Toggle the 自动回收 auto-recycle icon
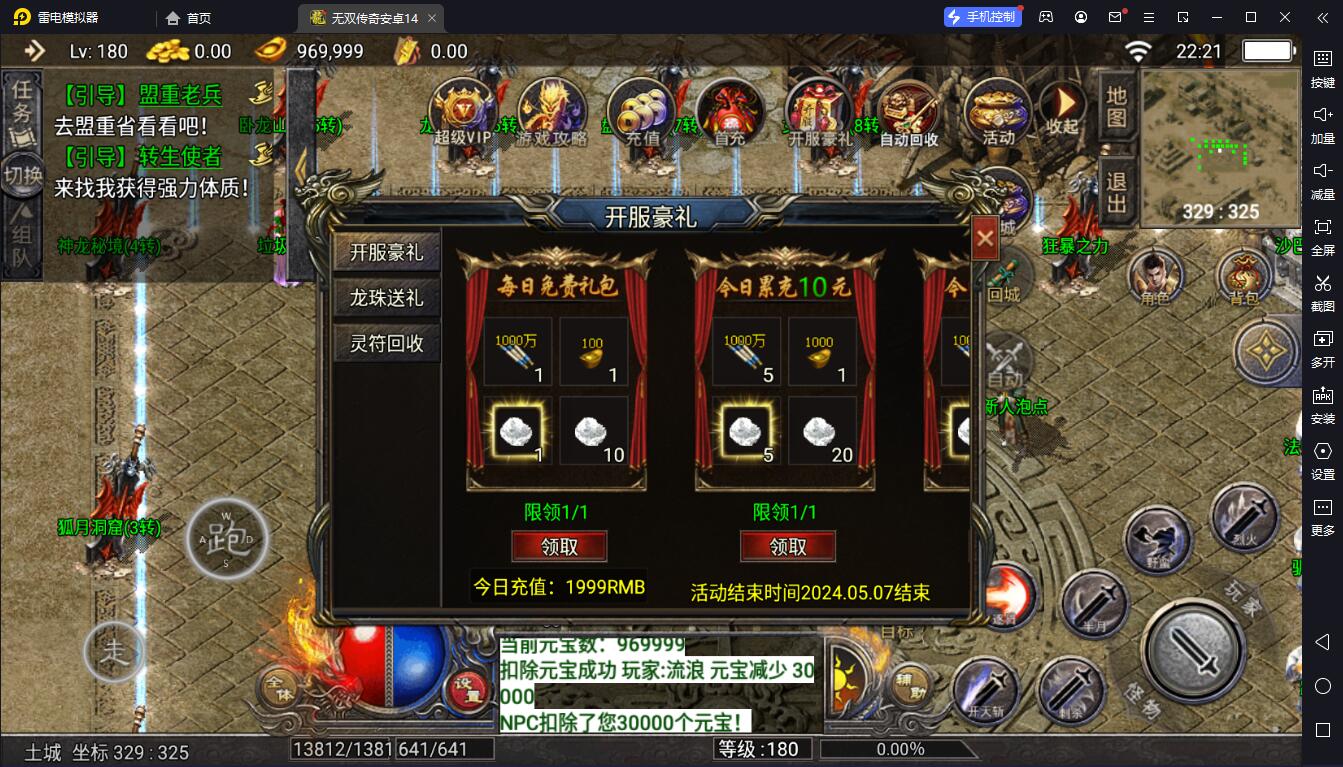The image size is (1343, 767). (x=908, y=111)
